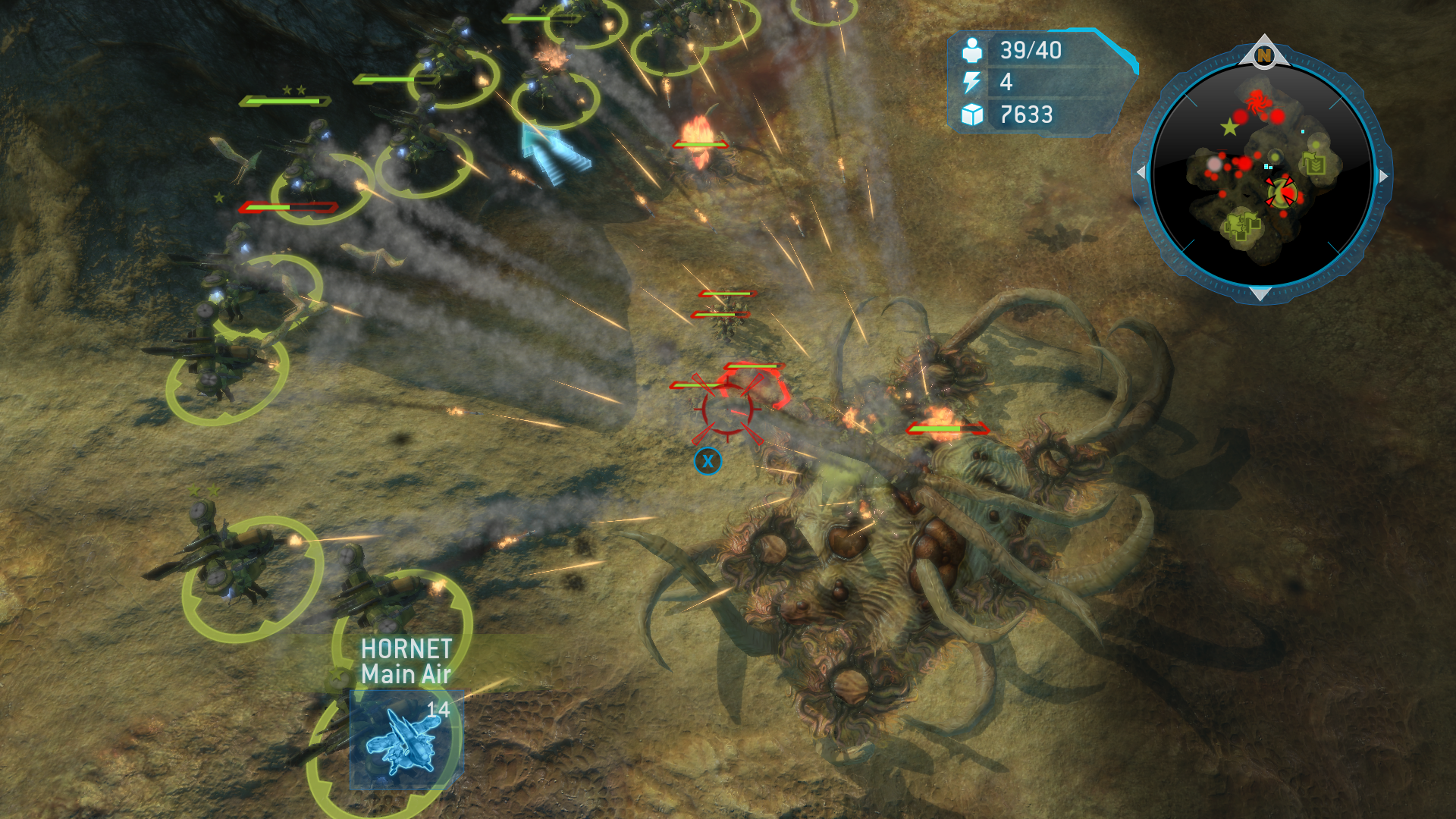Click the minimap's bottom arrow
This screenshot has width=1456, height=819.
[x=1260, y=293]
